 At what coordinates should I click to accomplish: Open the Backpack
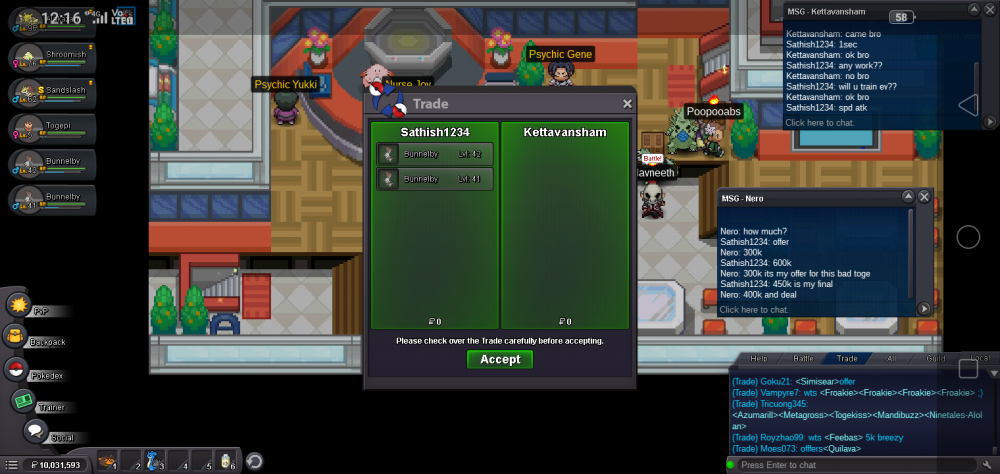17,337
